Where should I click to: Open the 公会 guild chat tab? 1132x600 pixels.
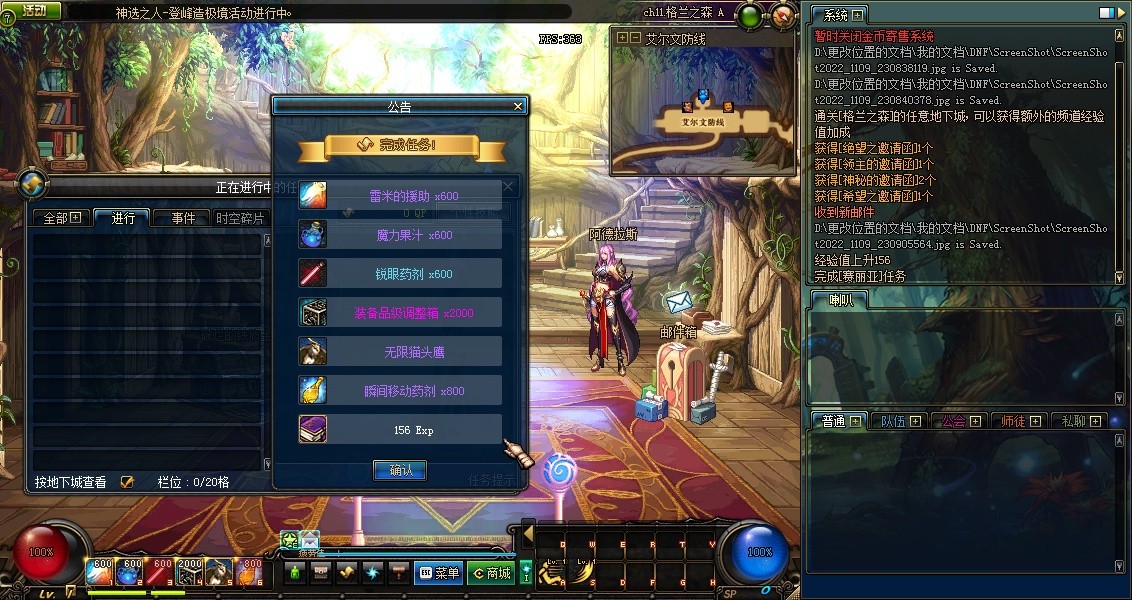click(959, 421)
